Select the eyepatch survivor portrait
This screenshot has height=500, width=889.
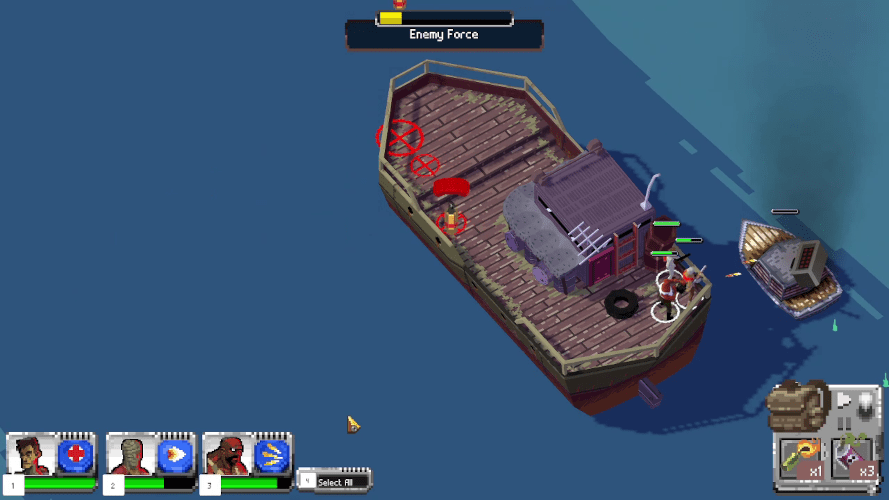[x=228, y=456]
